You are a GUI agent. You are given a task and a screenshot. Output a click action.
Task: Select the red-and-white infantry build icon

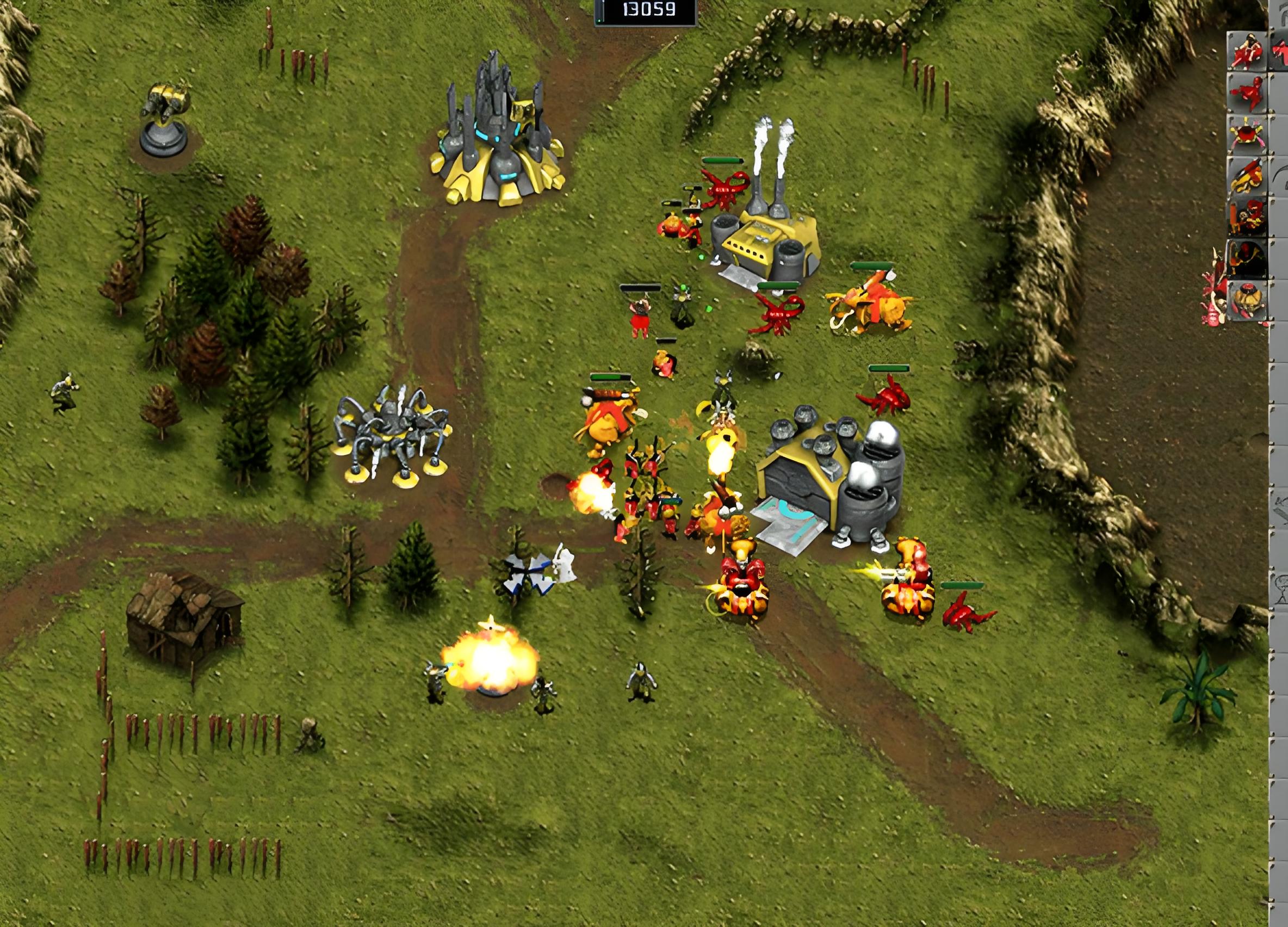pyautogui.click(x=1247, y=51)
